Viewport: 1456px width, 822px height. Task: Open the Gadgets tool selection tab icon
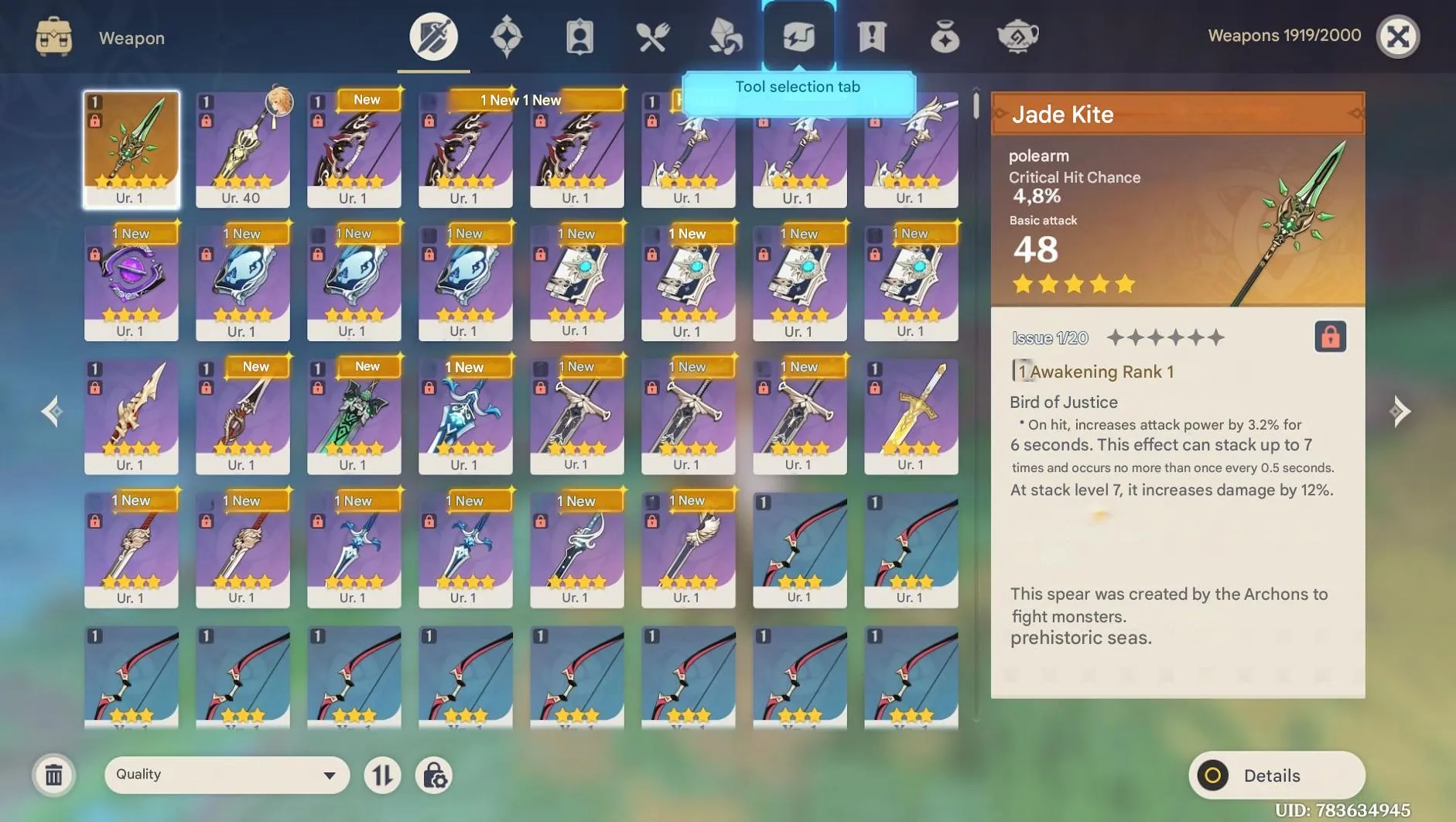pyautogui.click(x=798, y=35)
